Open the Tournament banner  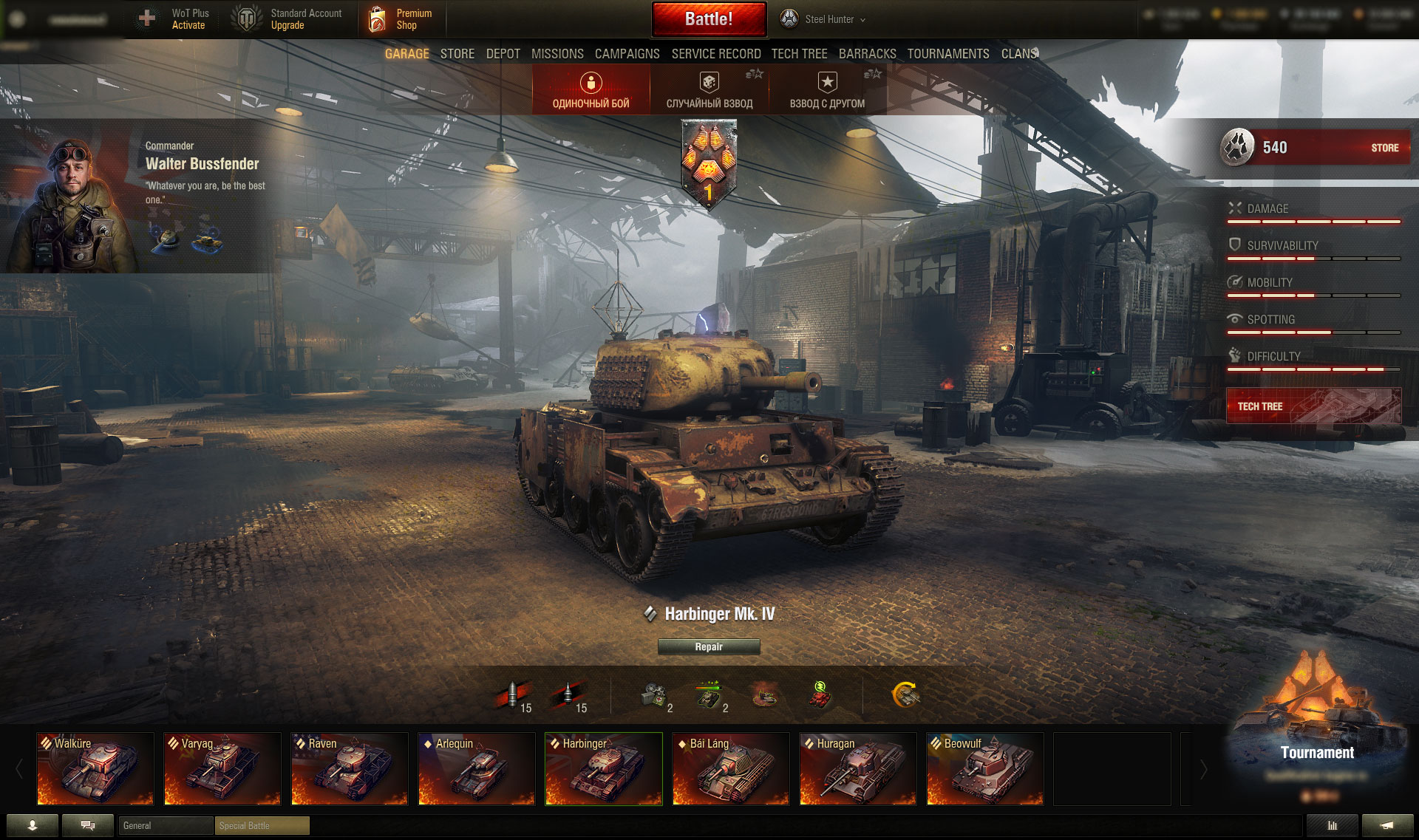tap(1317, 739)
